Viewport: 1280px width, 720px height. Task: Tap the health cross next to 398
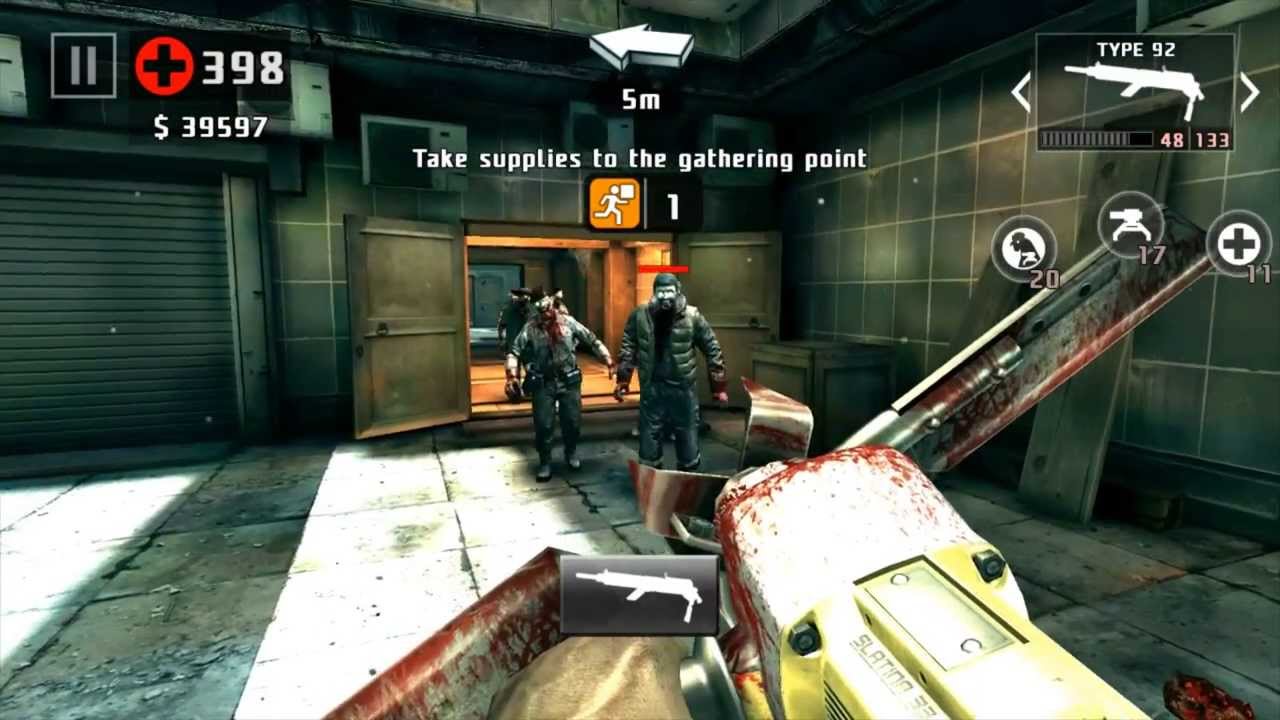pos(162,64)
